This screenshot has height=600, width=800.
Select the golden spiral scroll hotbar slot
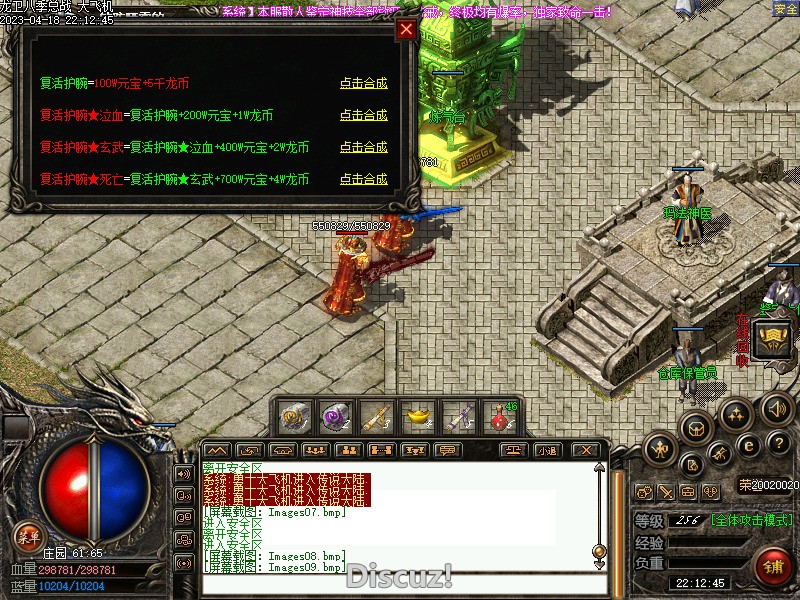(x=293, y=415)
